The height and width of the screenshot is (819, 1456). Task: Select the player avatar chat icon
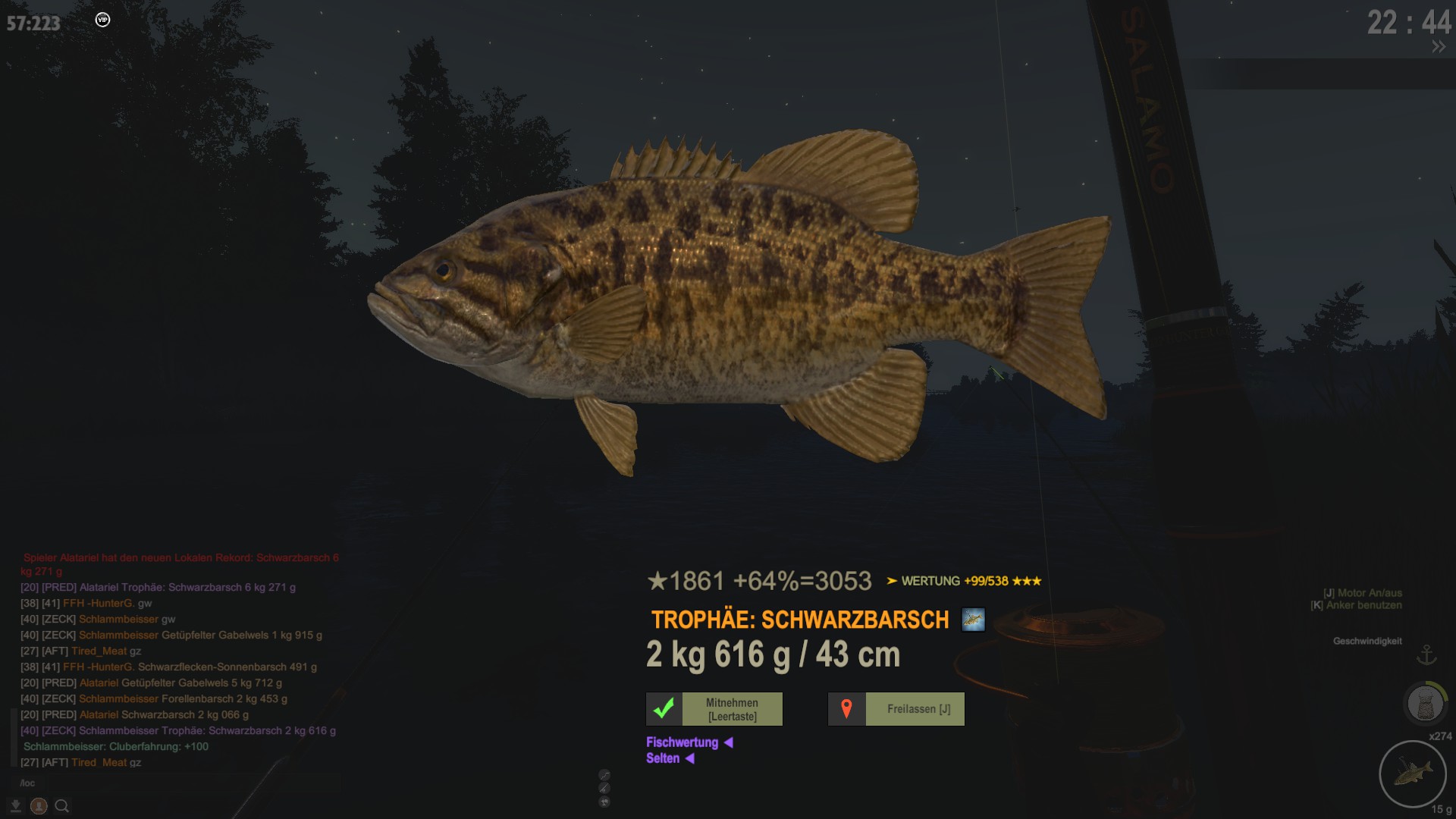(39, 806)
